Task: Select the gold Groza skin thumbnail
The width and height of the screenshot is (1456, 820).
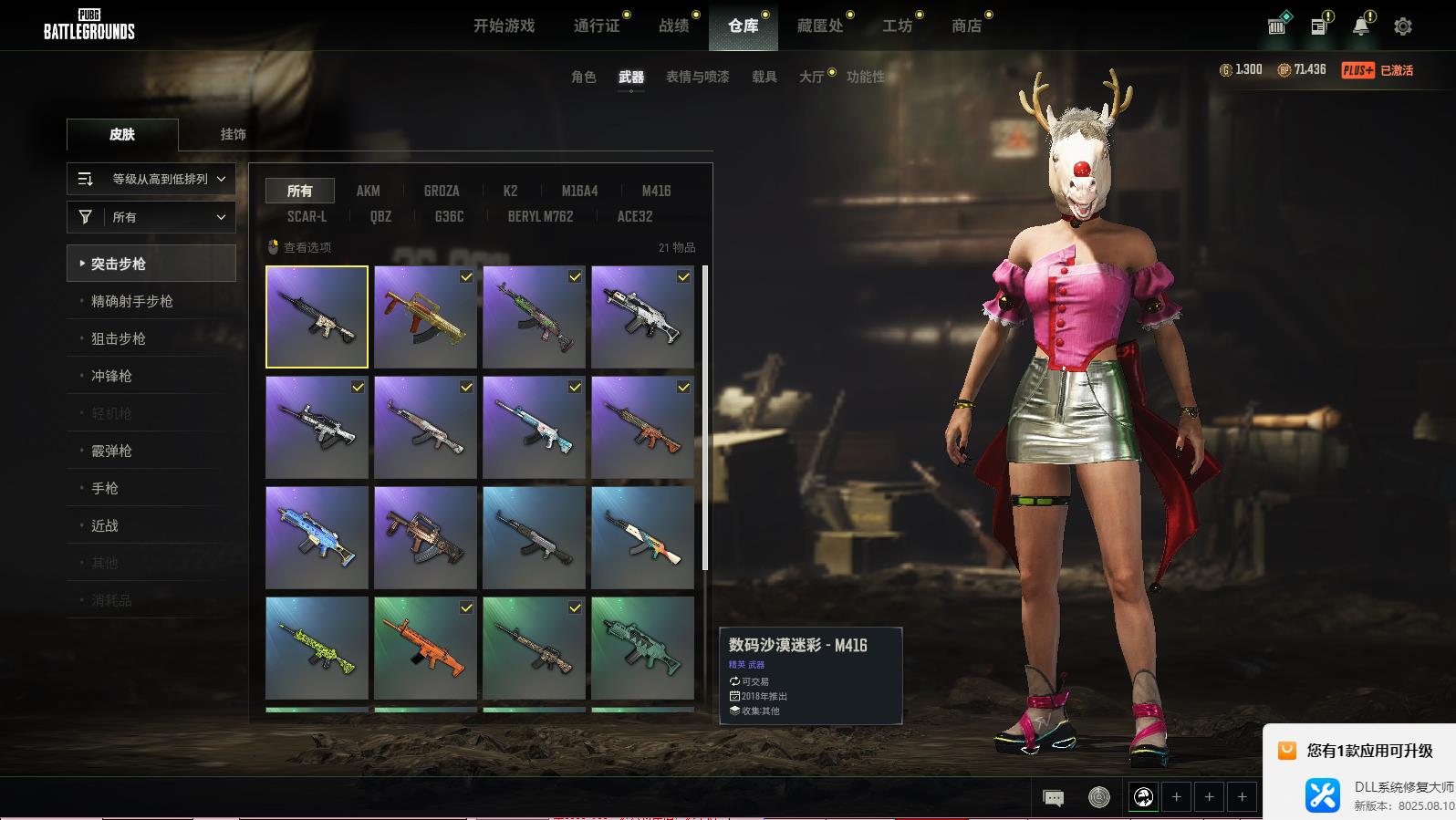Action: pyautogui.click(x=425, y=317)
